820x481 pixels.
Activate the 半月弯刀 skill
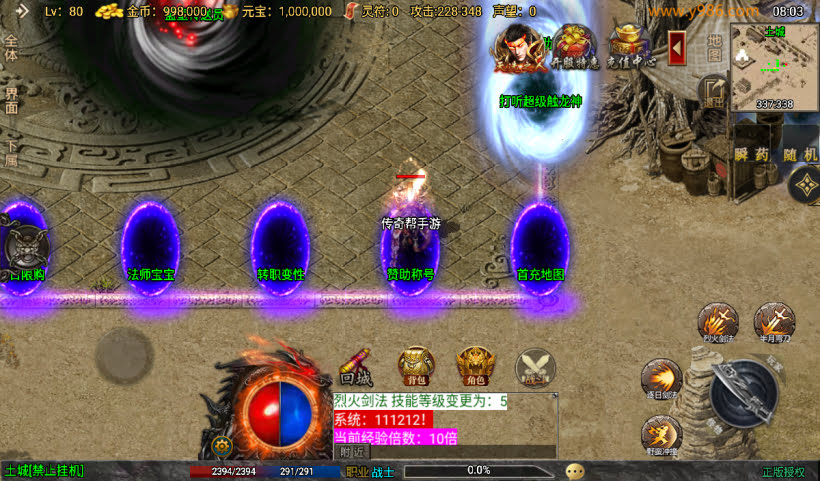click(x=774, y=322)
